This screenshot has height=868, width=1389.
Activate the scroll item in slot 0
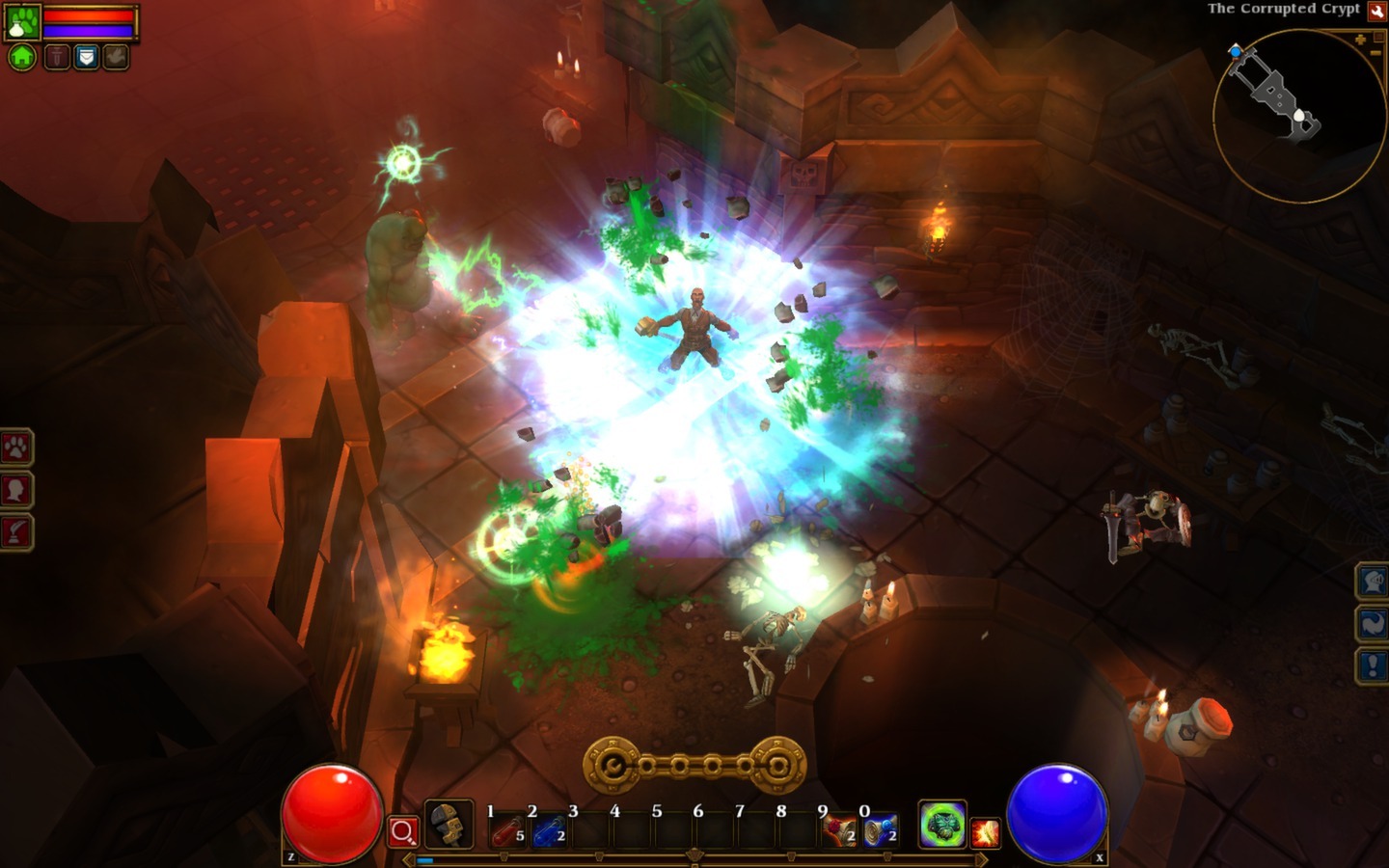(881, 829)
